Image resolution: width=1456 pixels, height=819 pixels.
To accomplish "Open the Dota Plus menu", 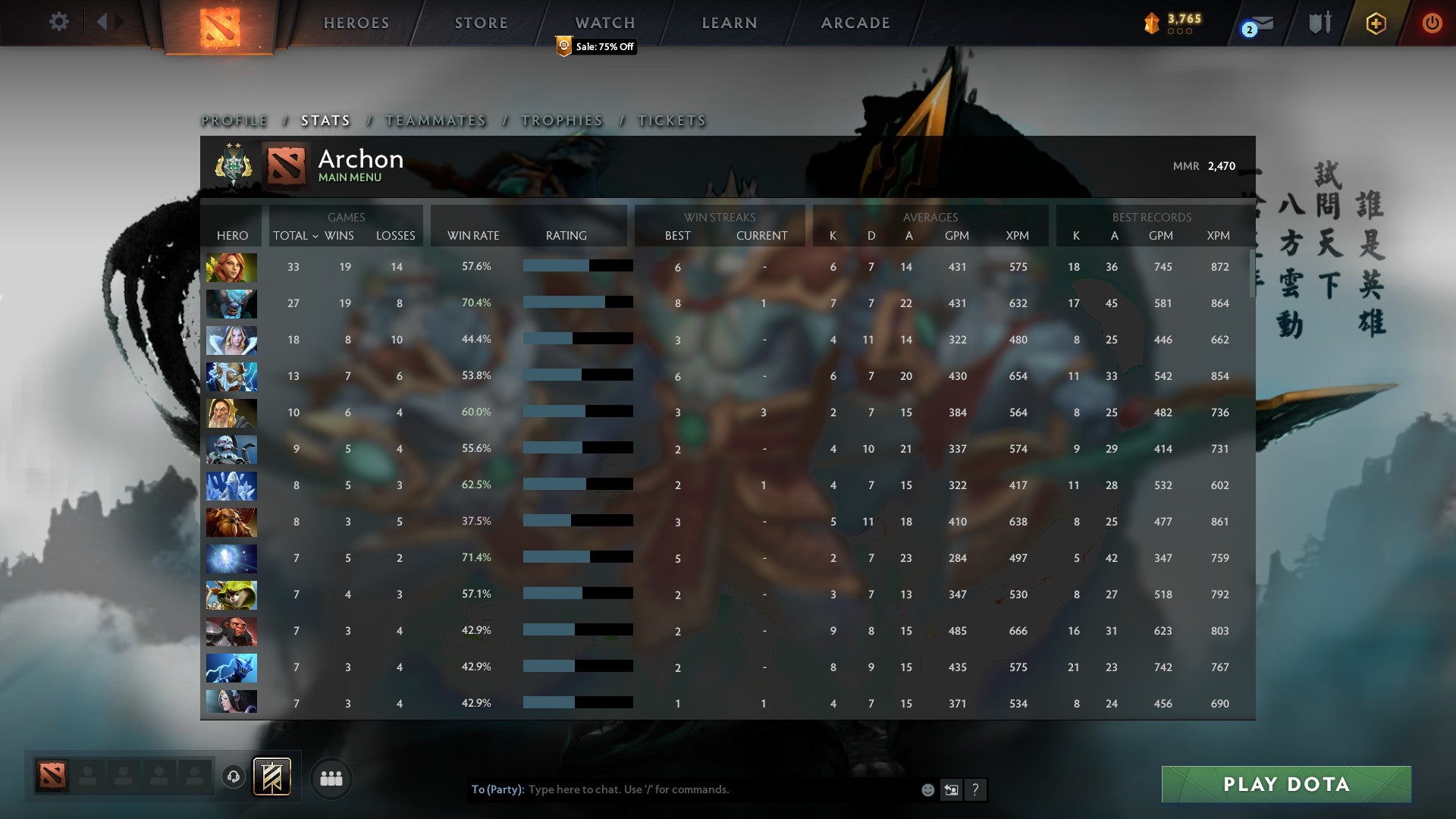I will pos(1376,23).
